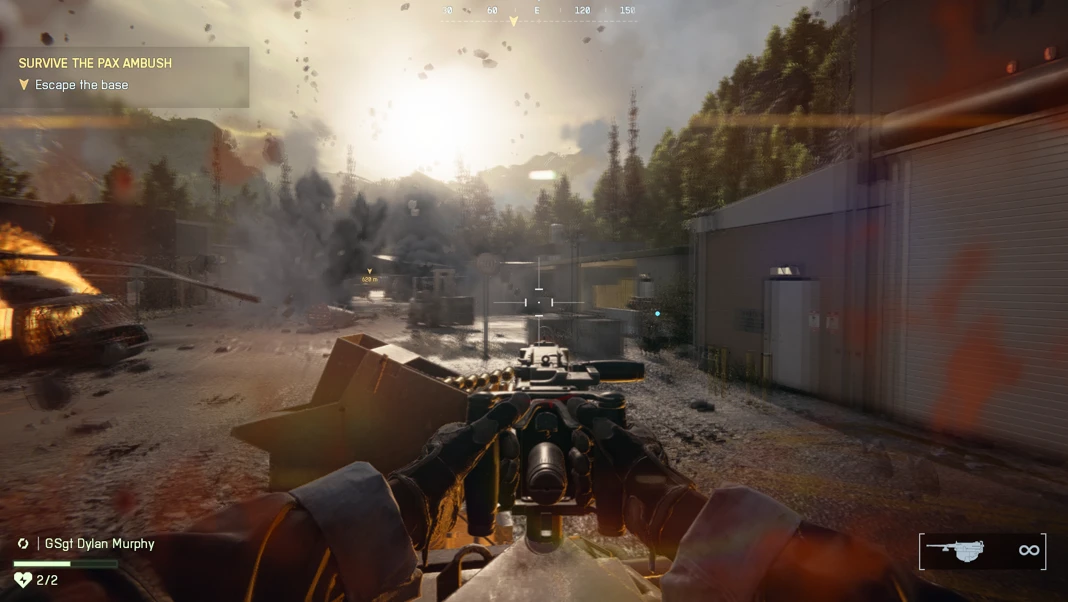Click the mounted machine gun weapon icon
The image size is (1068, 602).
tap(956, 550)
